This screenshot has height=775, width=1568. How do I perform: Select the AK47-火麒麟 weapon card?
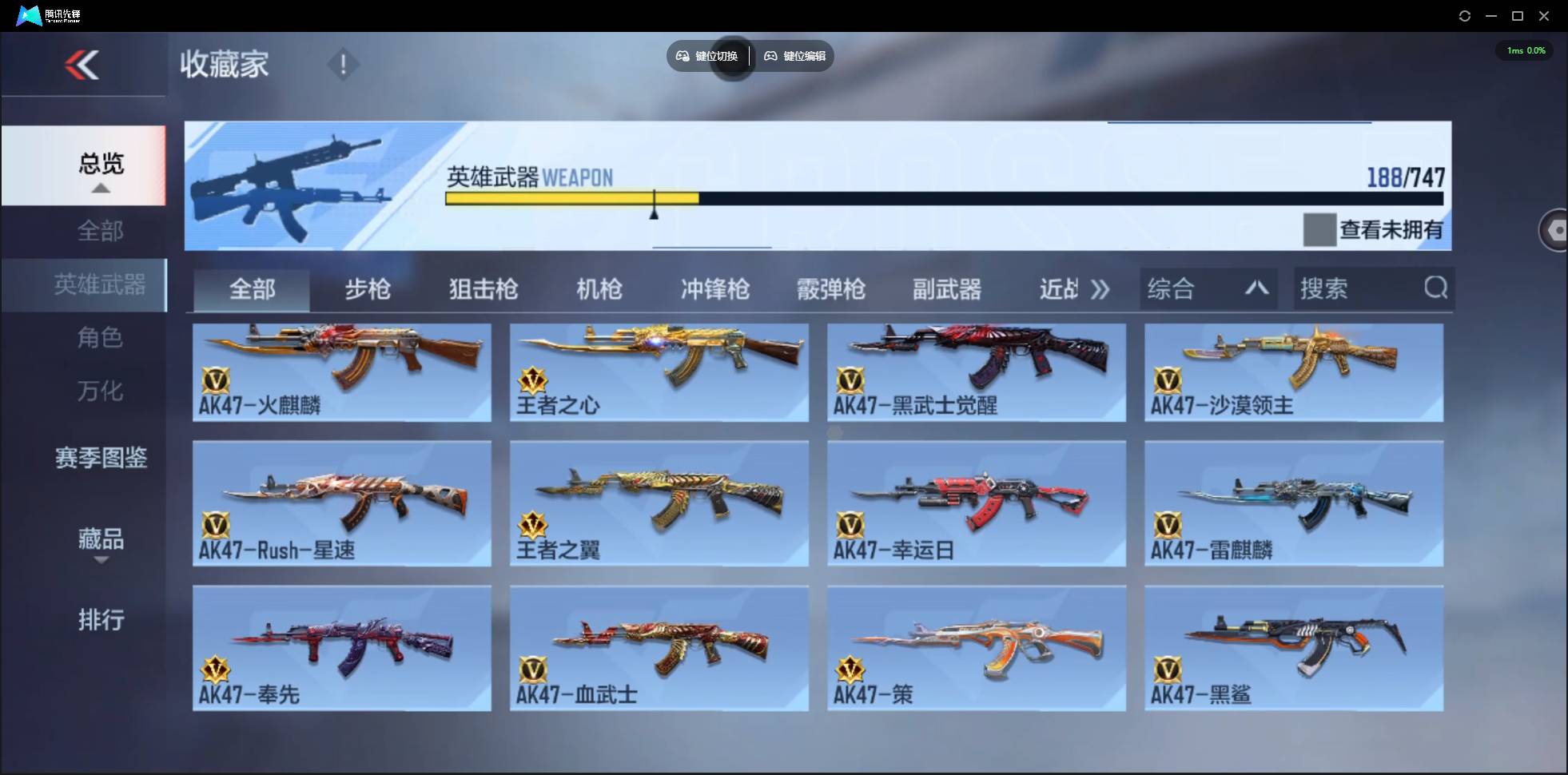pyautogui.click(x=342, y=372)
